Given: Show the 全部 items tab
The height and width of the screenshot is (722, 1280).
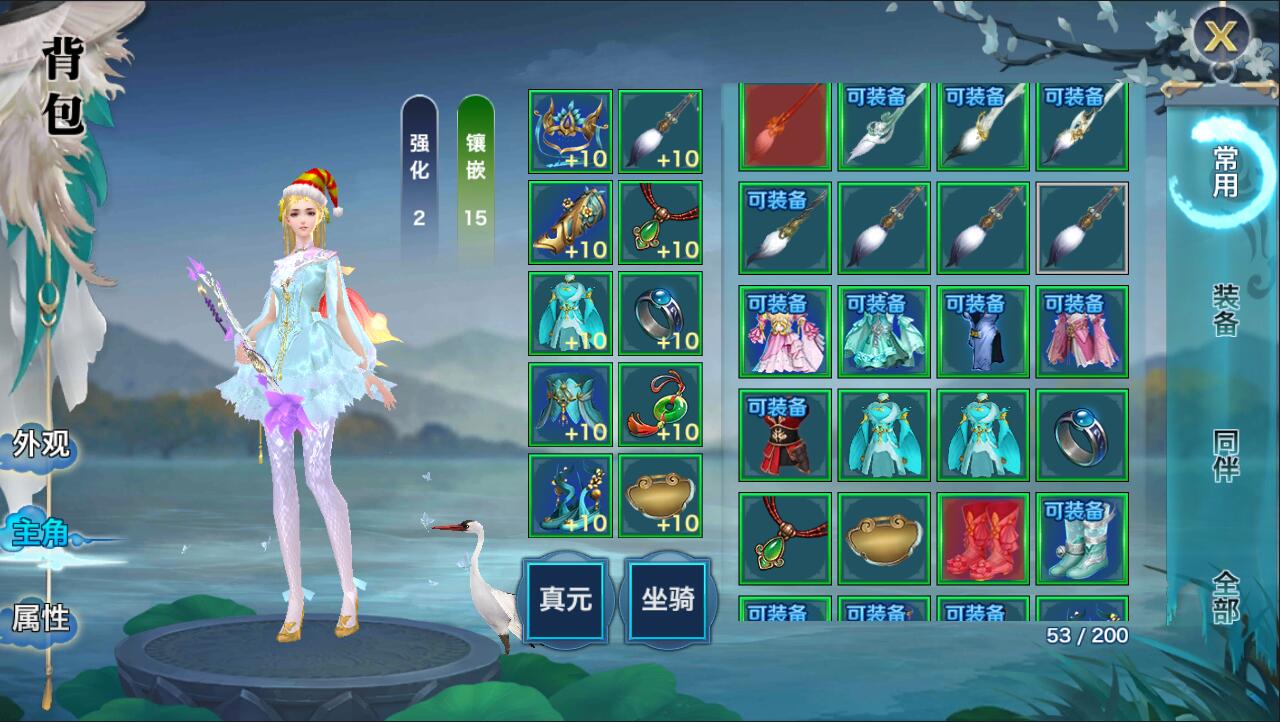Looking at the screenshot, I should (1226, 596).
